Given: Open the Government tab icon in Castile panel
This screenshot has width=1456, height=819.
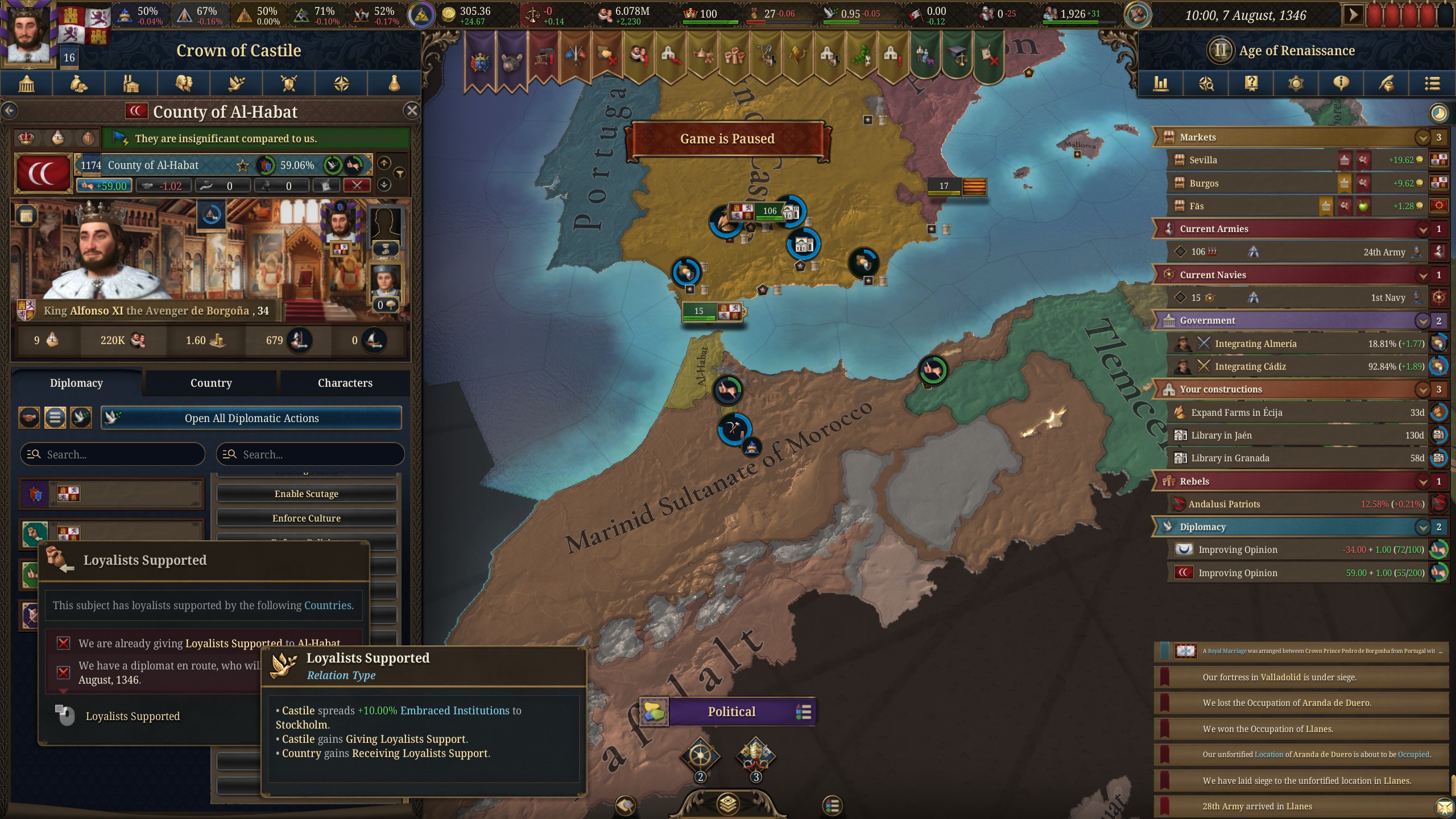Looking at the screenshot, I should point(26,84).
